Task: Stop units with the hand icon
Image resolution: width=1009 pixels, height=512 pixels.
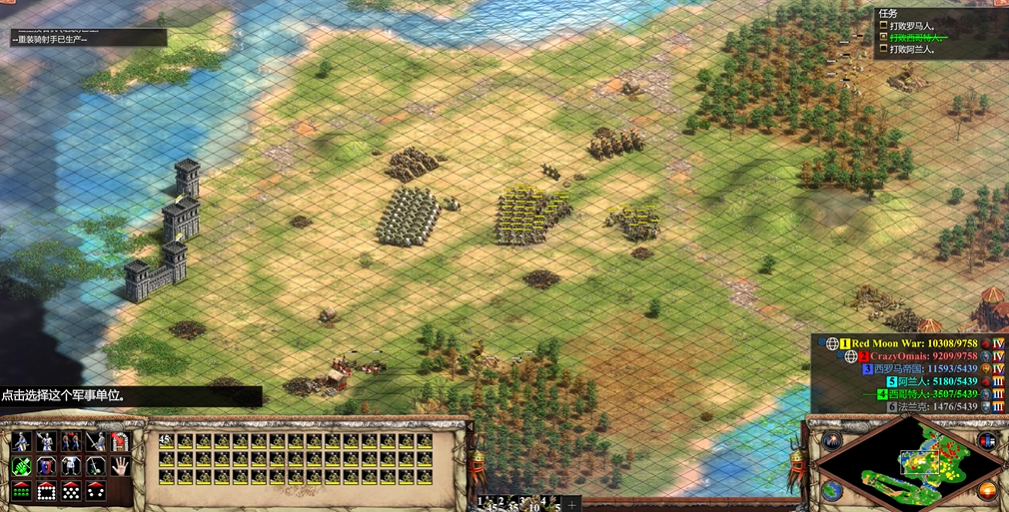Action: click(119, 466)
